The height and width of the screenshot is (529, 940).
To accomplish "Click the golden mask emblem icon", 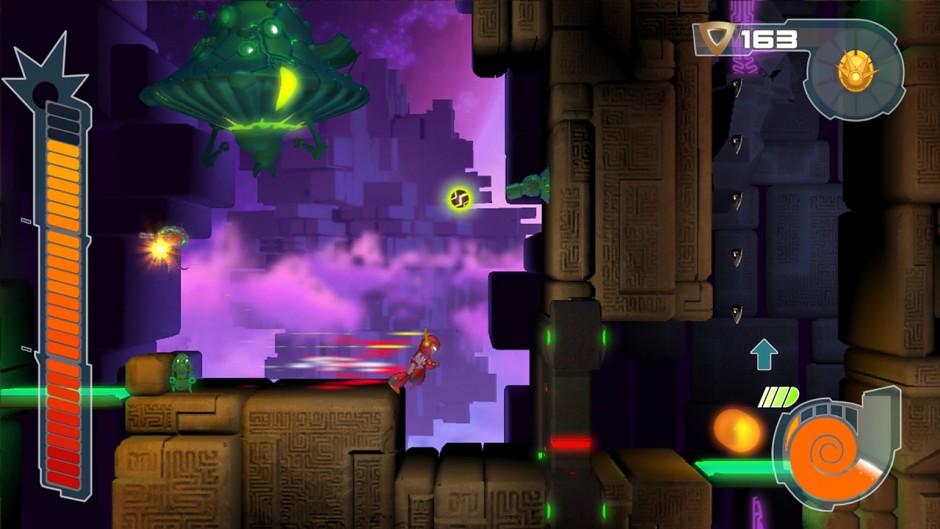I will pos(854,69).
